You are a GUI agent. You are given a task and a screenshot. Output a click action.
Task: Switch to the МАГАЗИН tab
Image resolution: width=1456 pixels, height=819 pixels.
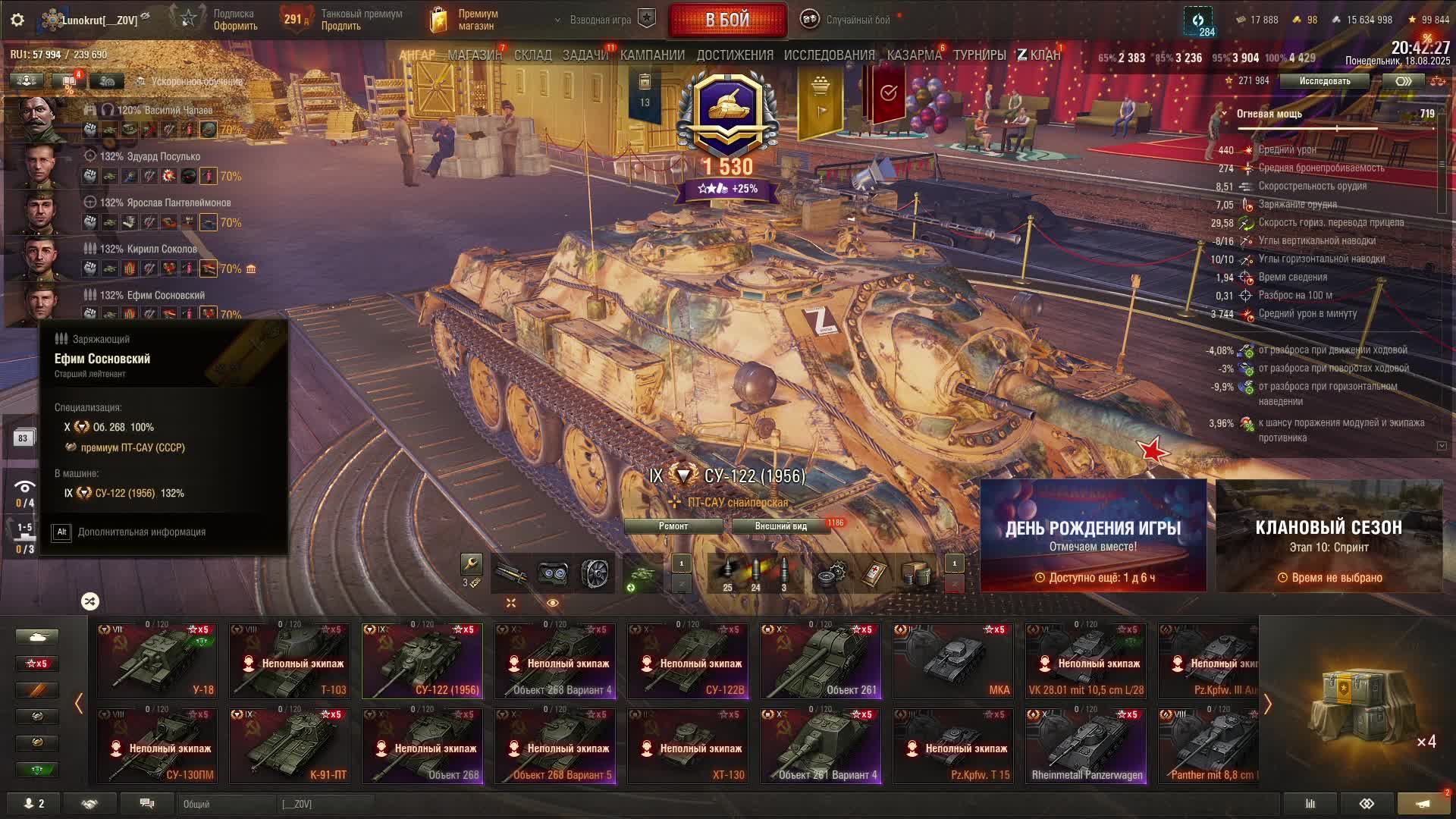tap(474, 55)
